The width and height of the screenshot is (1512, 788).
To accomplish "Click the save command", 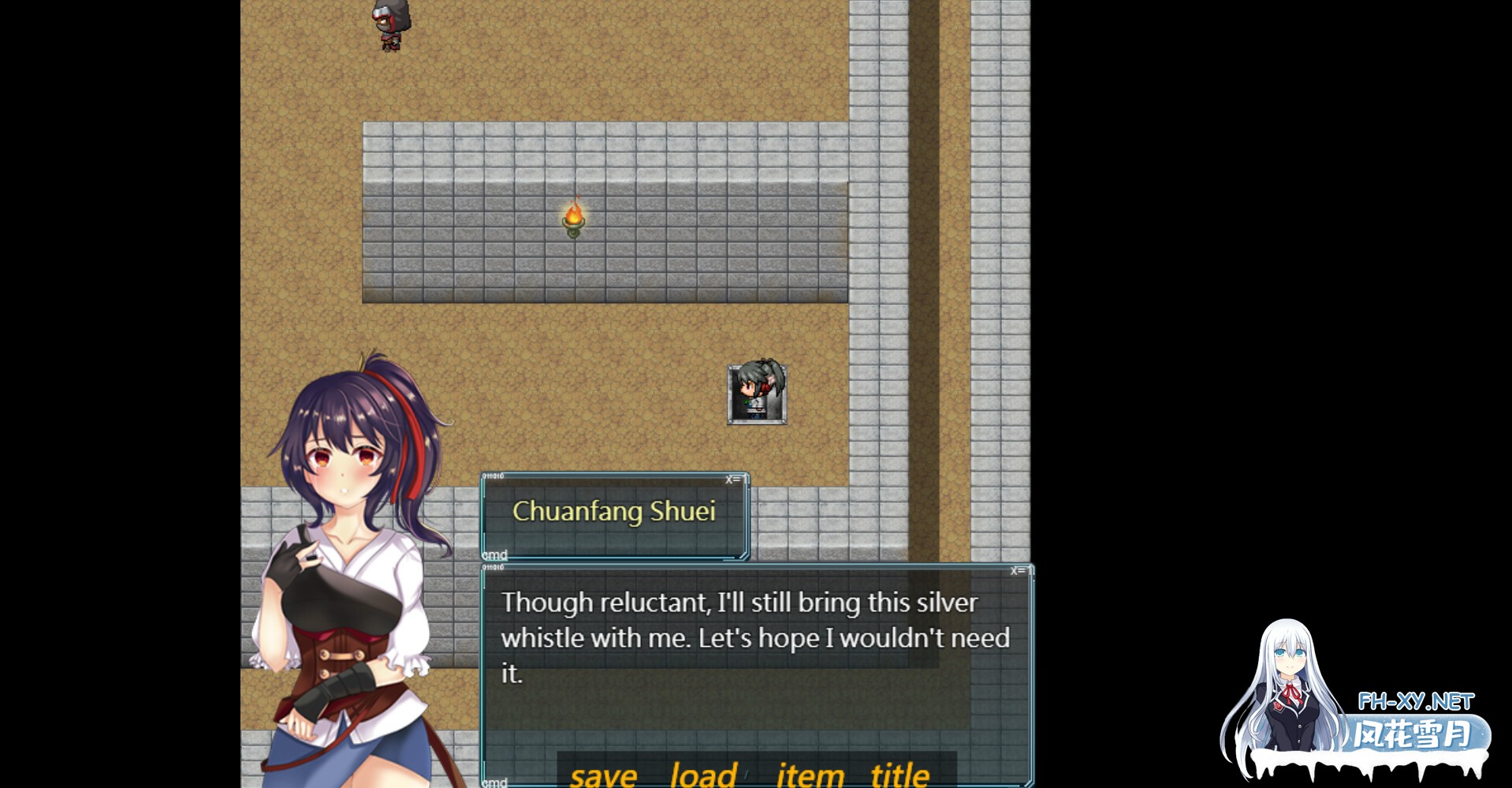I will tap(603, 775).
